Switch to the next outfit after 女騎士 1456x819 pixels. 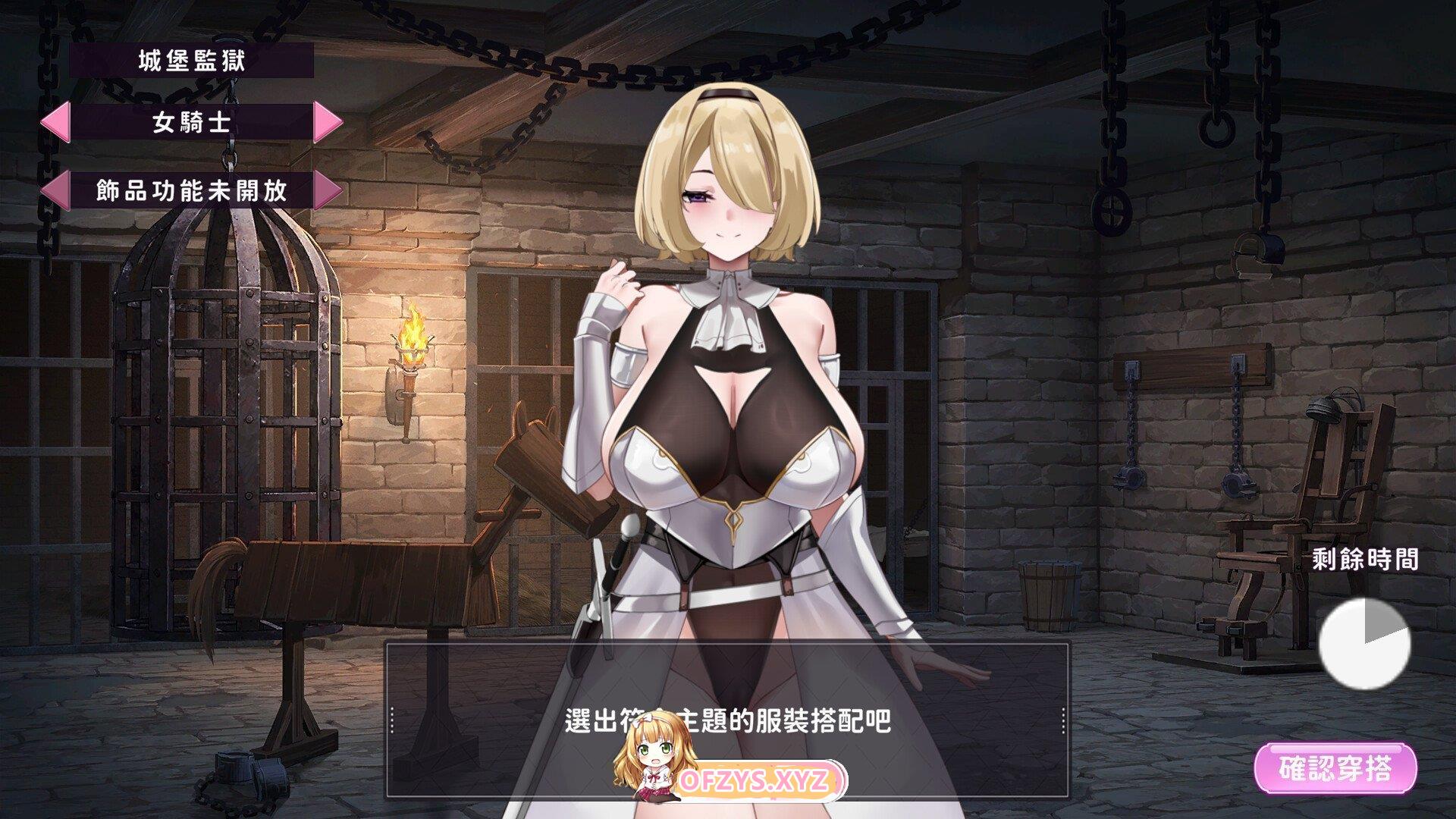coord(328,121)
